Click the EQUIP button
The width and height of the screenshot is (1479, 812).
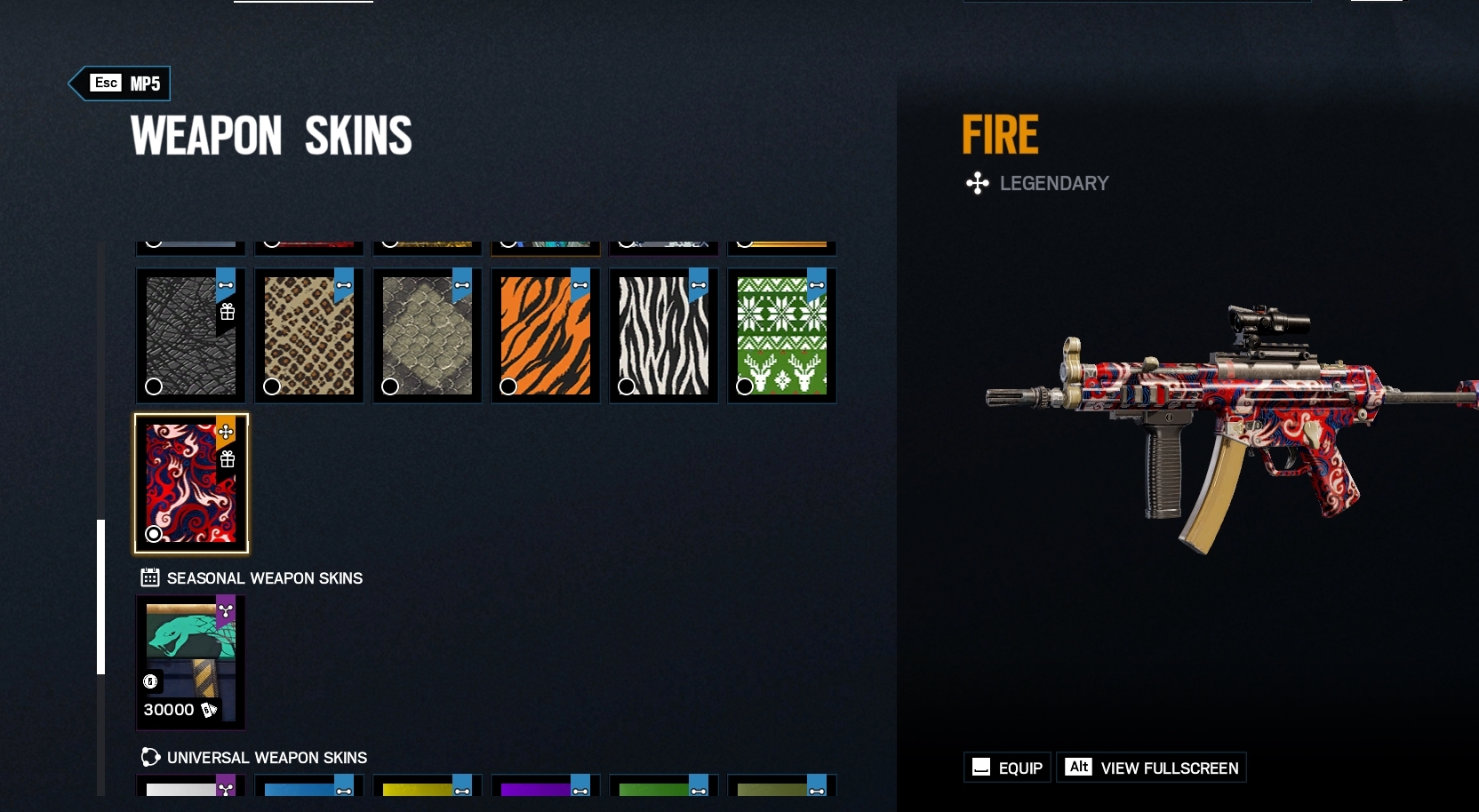(1006, 768)
